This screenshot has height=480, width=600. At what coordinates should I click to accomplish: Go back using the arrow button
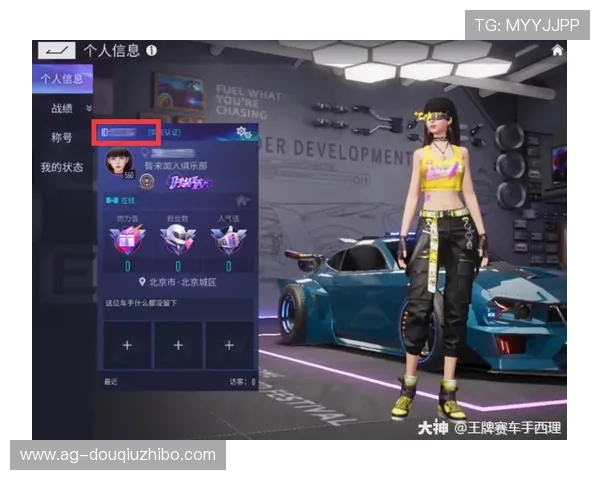(x=56, y=50)
